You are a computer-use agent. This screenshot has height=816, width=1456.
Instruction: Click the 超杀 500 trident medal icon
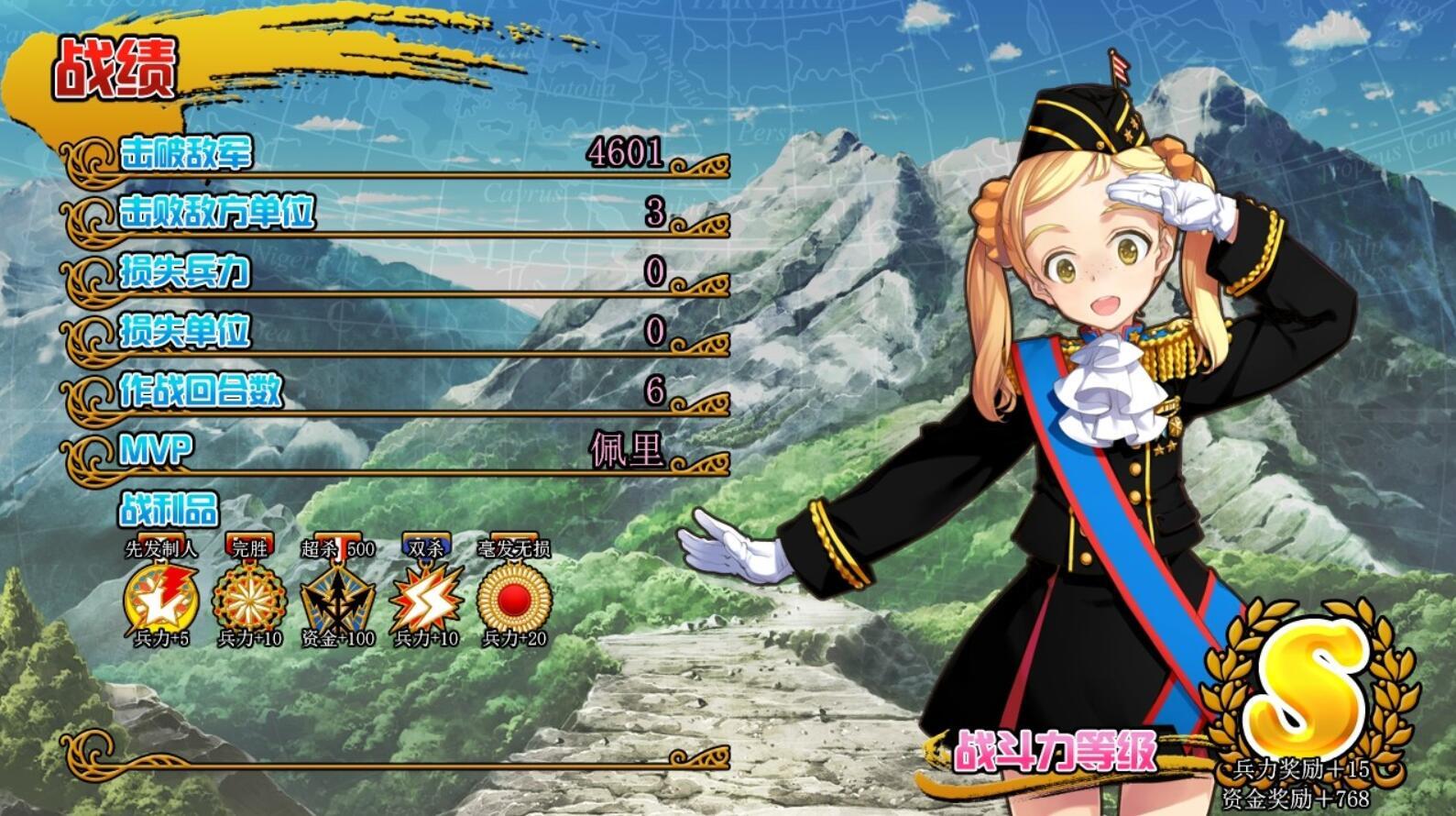point(337,600)
